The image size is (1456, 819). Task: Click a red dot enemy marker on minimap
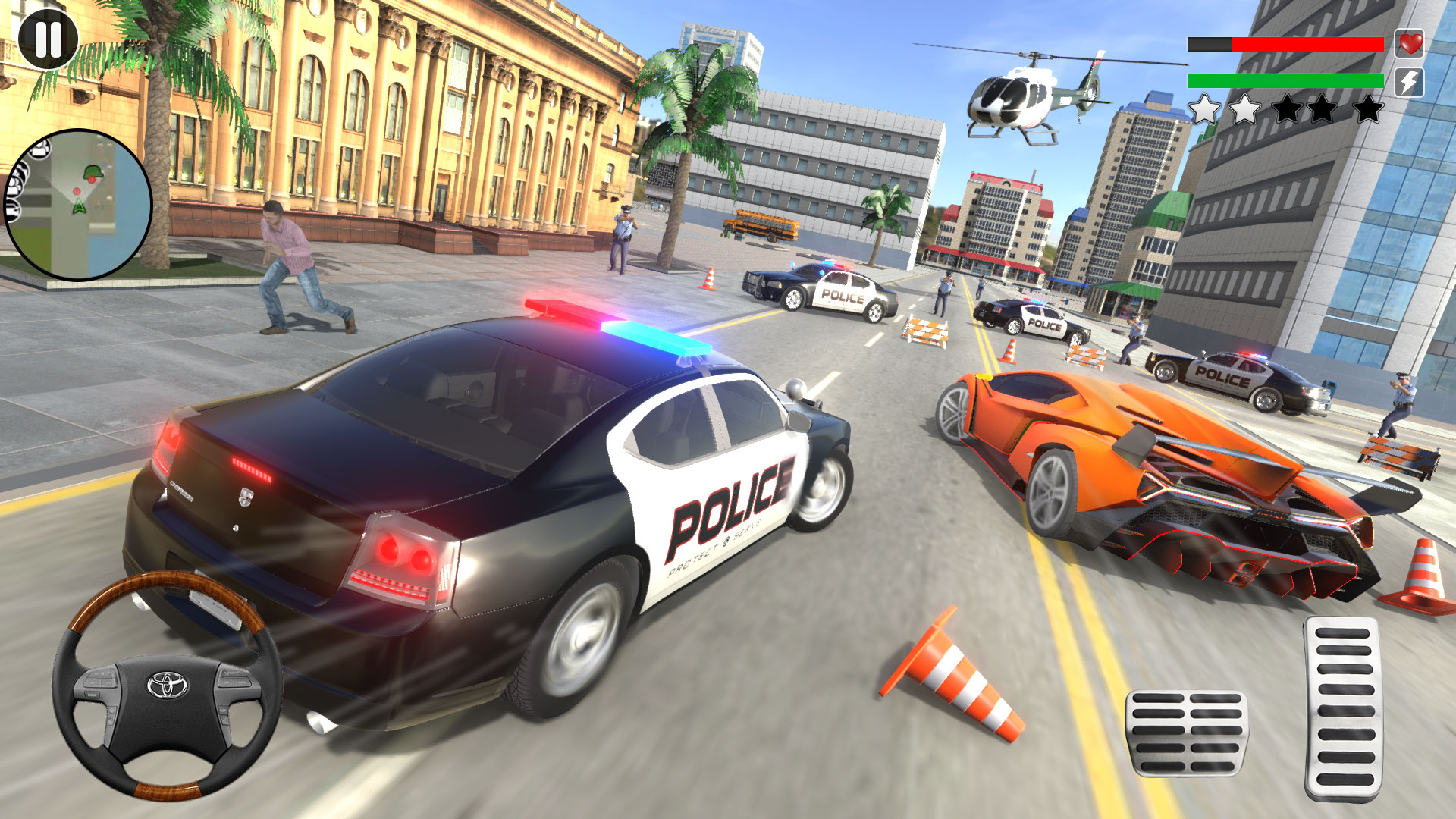77,191
